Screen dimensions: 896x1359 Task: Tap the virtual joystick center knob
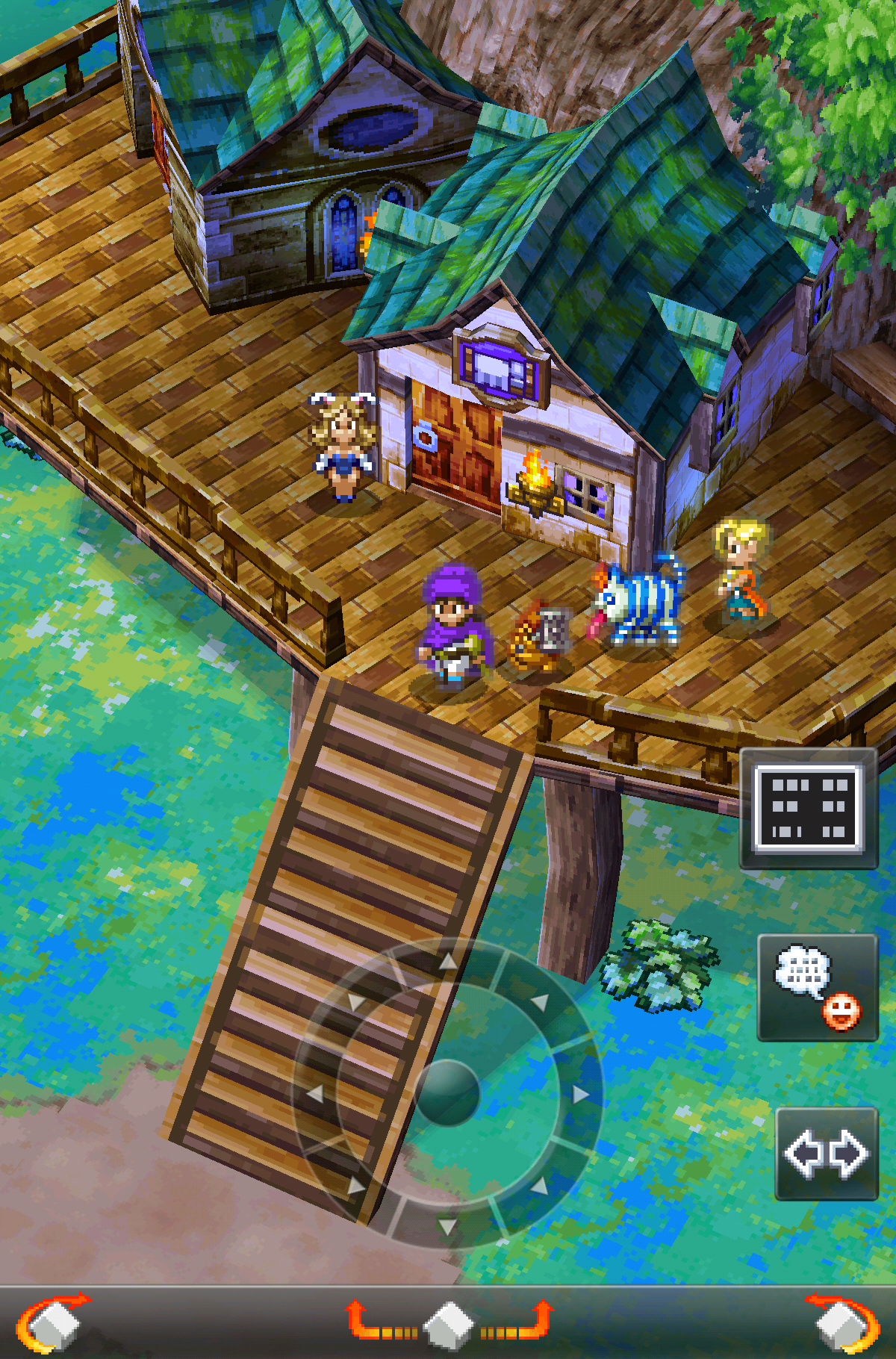[x=447, y=1092]
